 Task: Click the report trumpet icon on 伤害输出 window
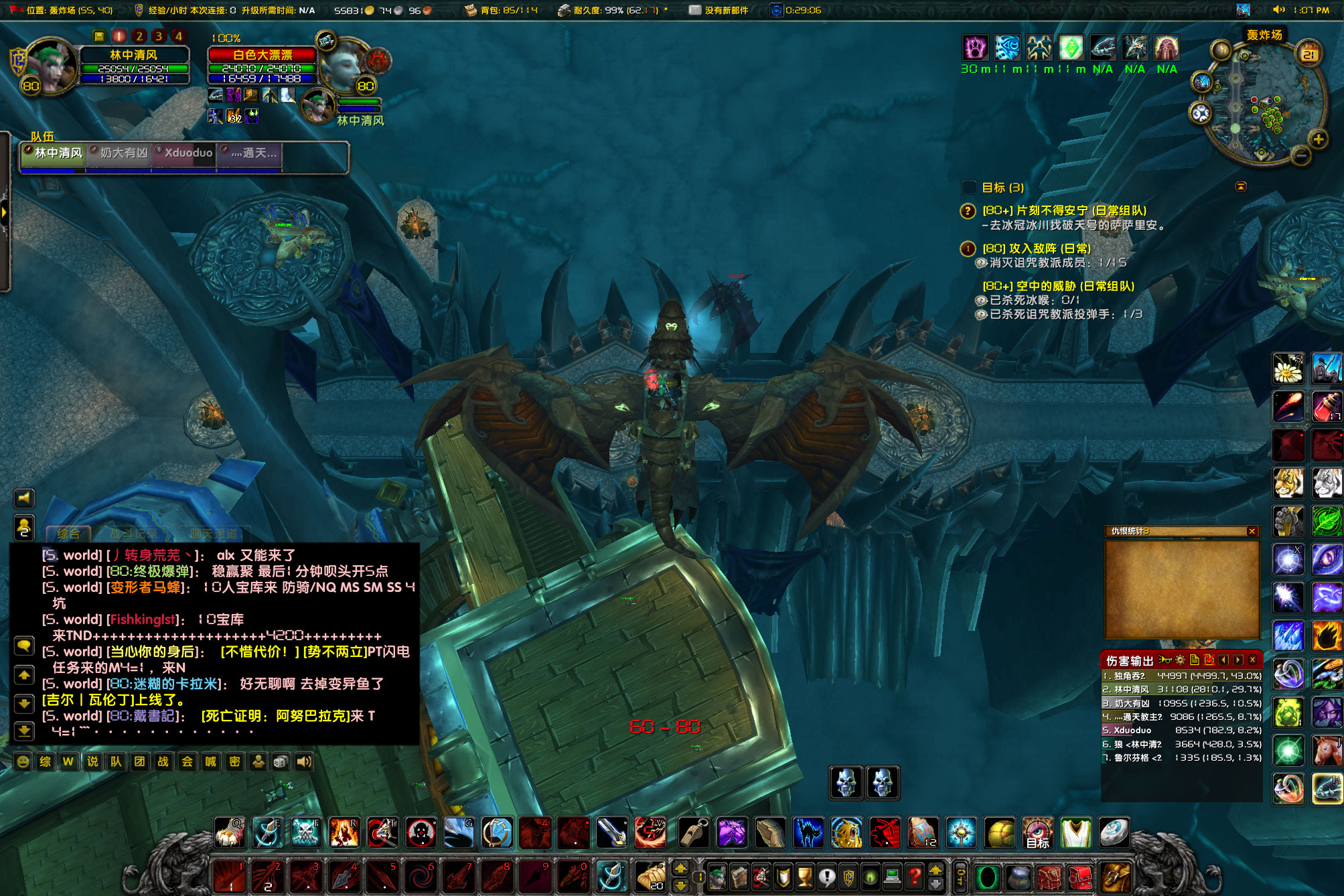(1166, 661)
